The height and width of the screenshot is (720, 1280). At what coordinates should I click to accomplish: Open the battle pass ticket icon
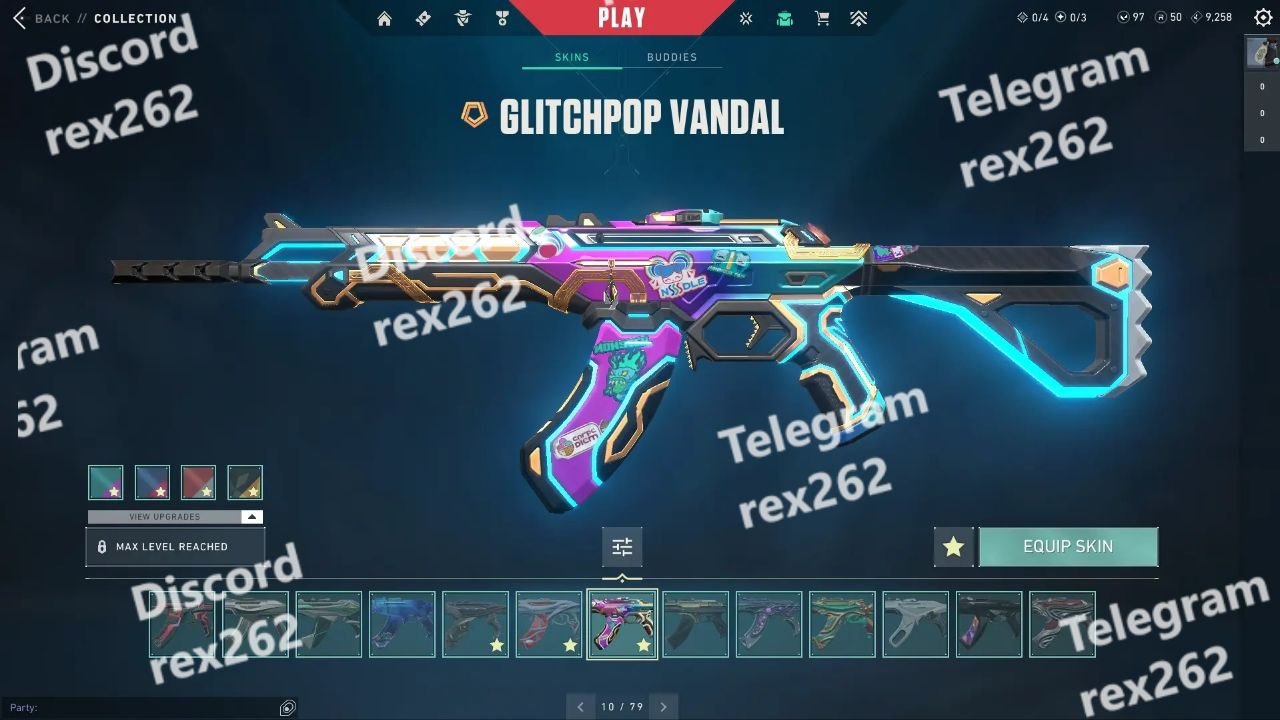tap(423, 18)
